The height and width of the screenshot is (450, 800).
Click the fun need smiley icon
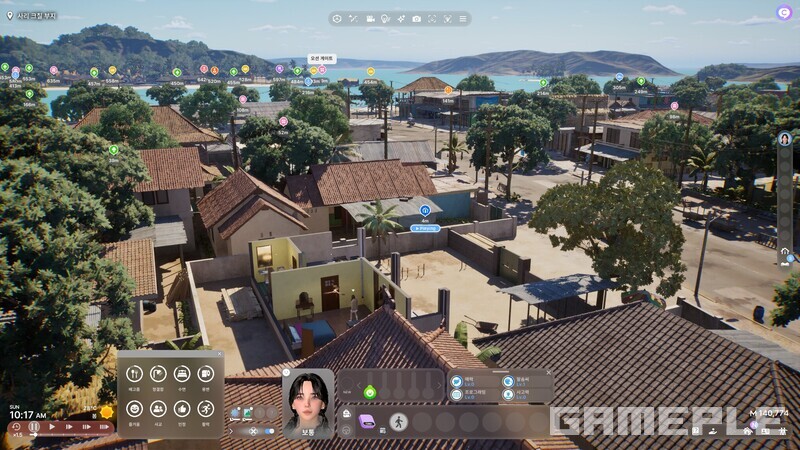134,408
